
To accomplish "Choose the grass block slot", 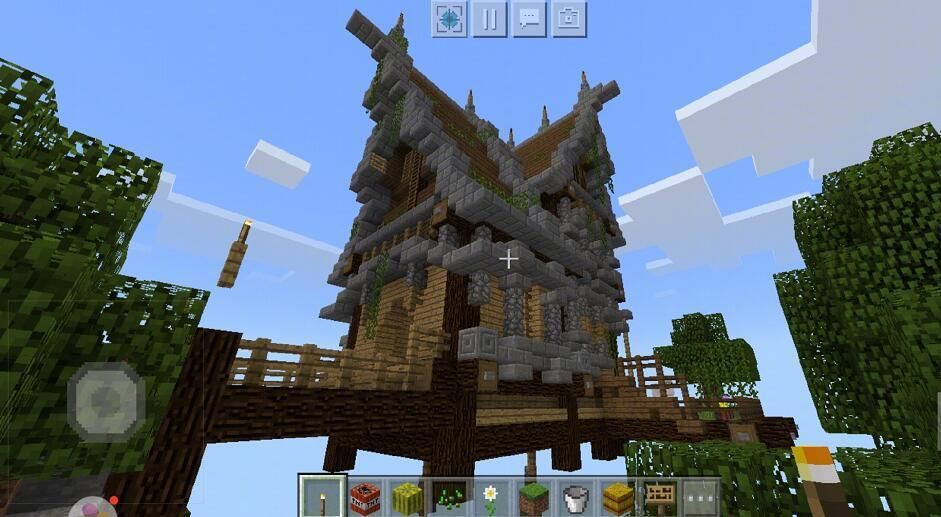I will coord(532,496).
